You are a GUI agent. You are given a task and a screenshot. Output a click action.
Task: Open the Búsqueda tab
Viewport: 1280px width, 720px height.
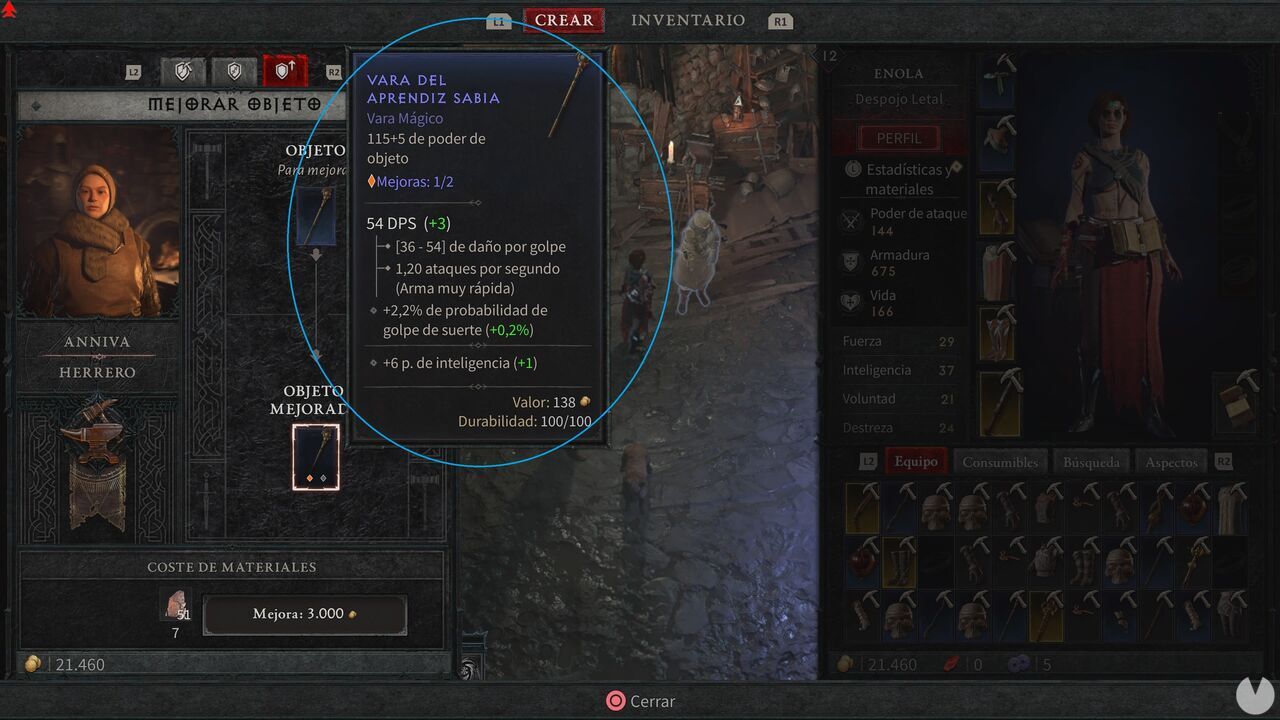pyautogui.click(x=1091, y=461)
